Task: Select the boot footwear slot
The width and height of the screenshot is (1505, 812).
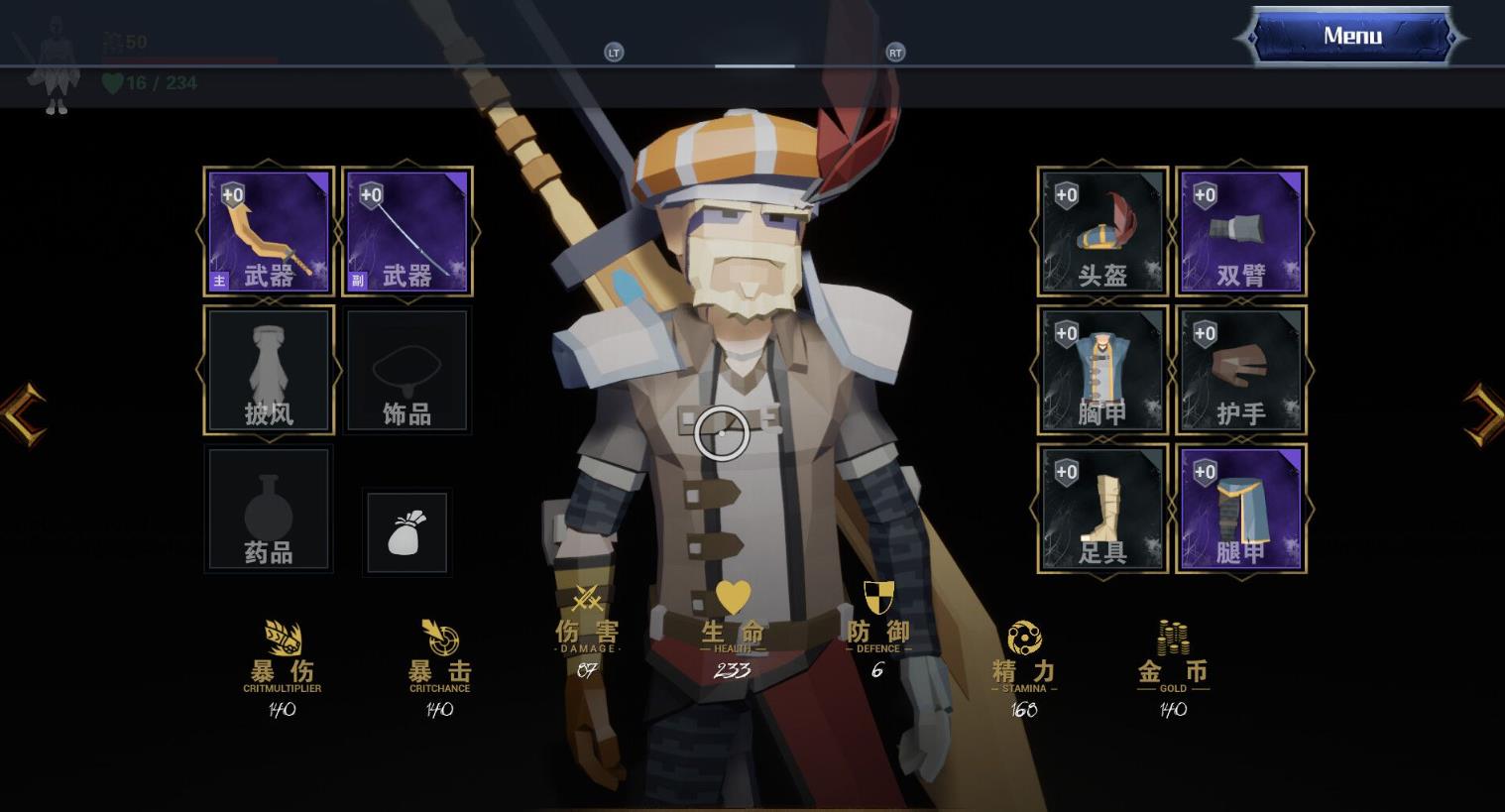Action: click(1102, 510)
